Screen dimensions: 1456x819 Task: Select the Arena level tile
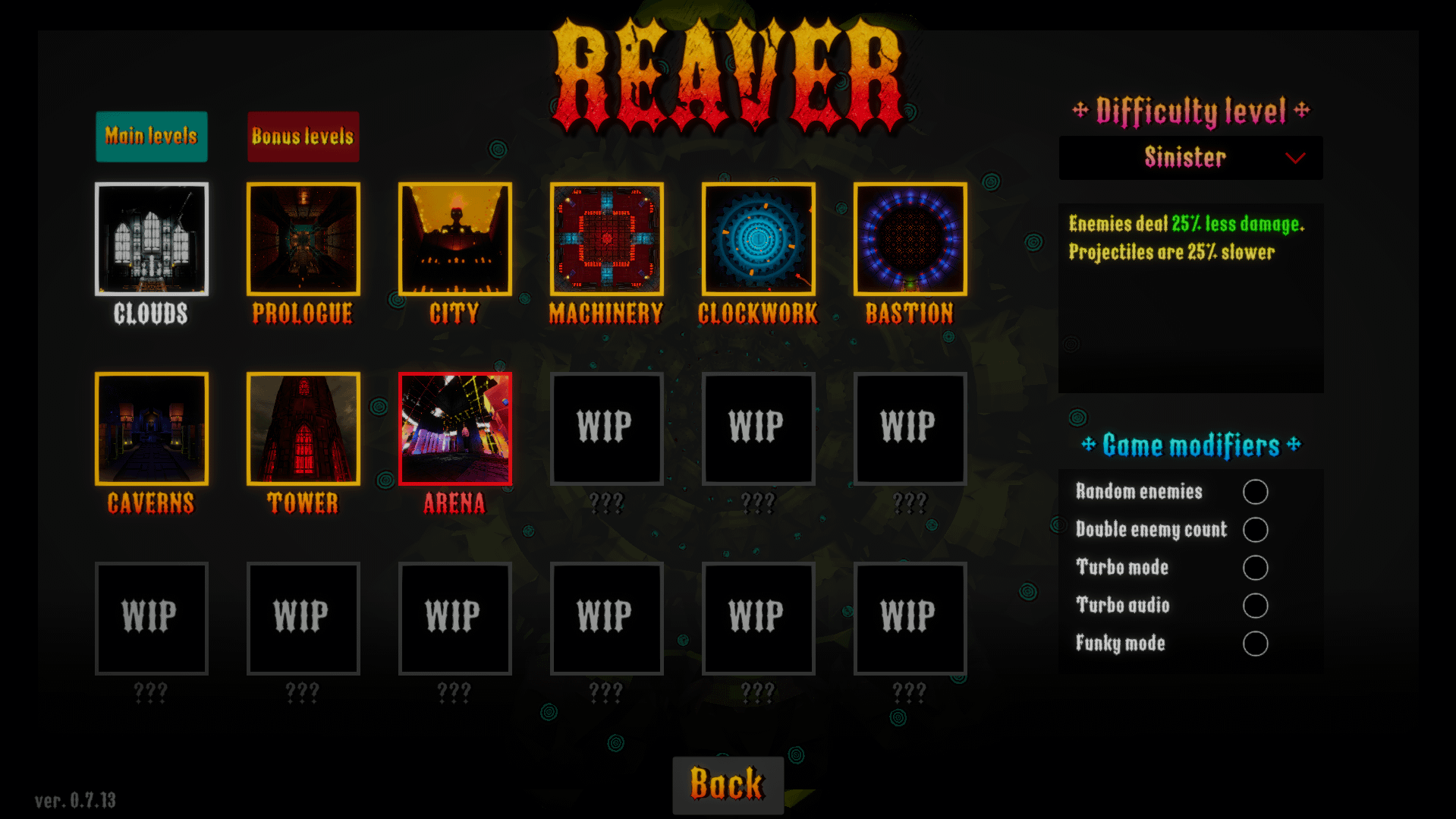click(x=455, y=429)
